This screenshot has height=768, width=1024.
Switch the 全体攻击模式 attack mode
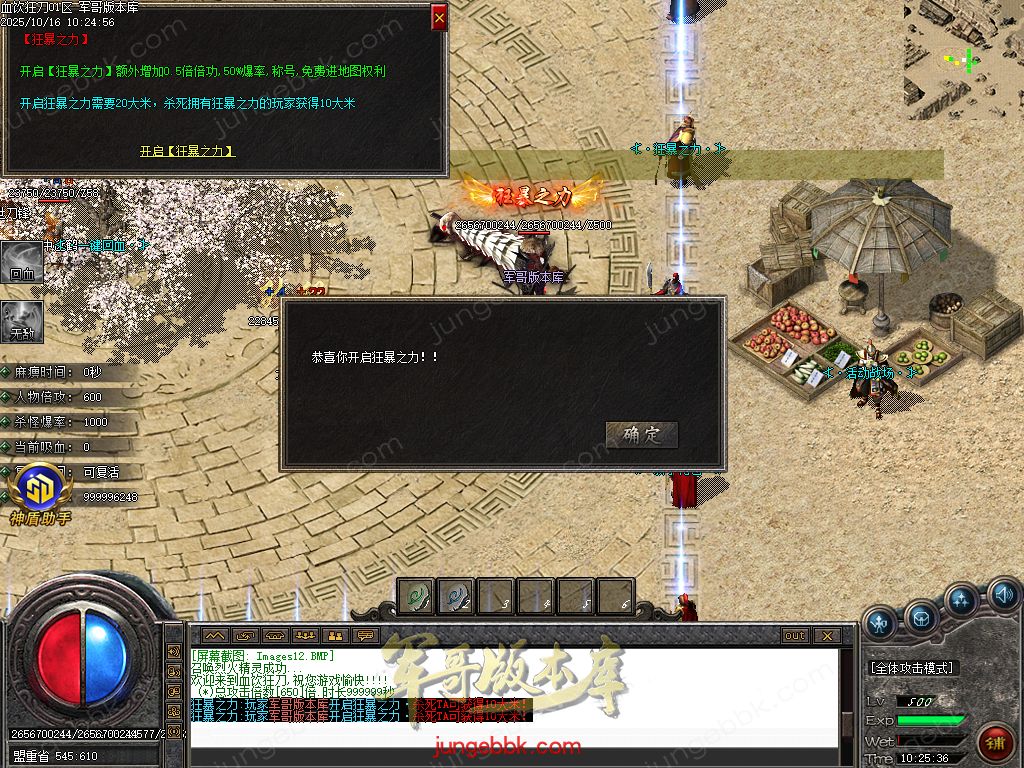pos(910,667)
